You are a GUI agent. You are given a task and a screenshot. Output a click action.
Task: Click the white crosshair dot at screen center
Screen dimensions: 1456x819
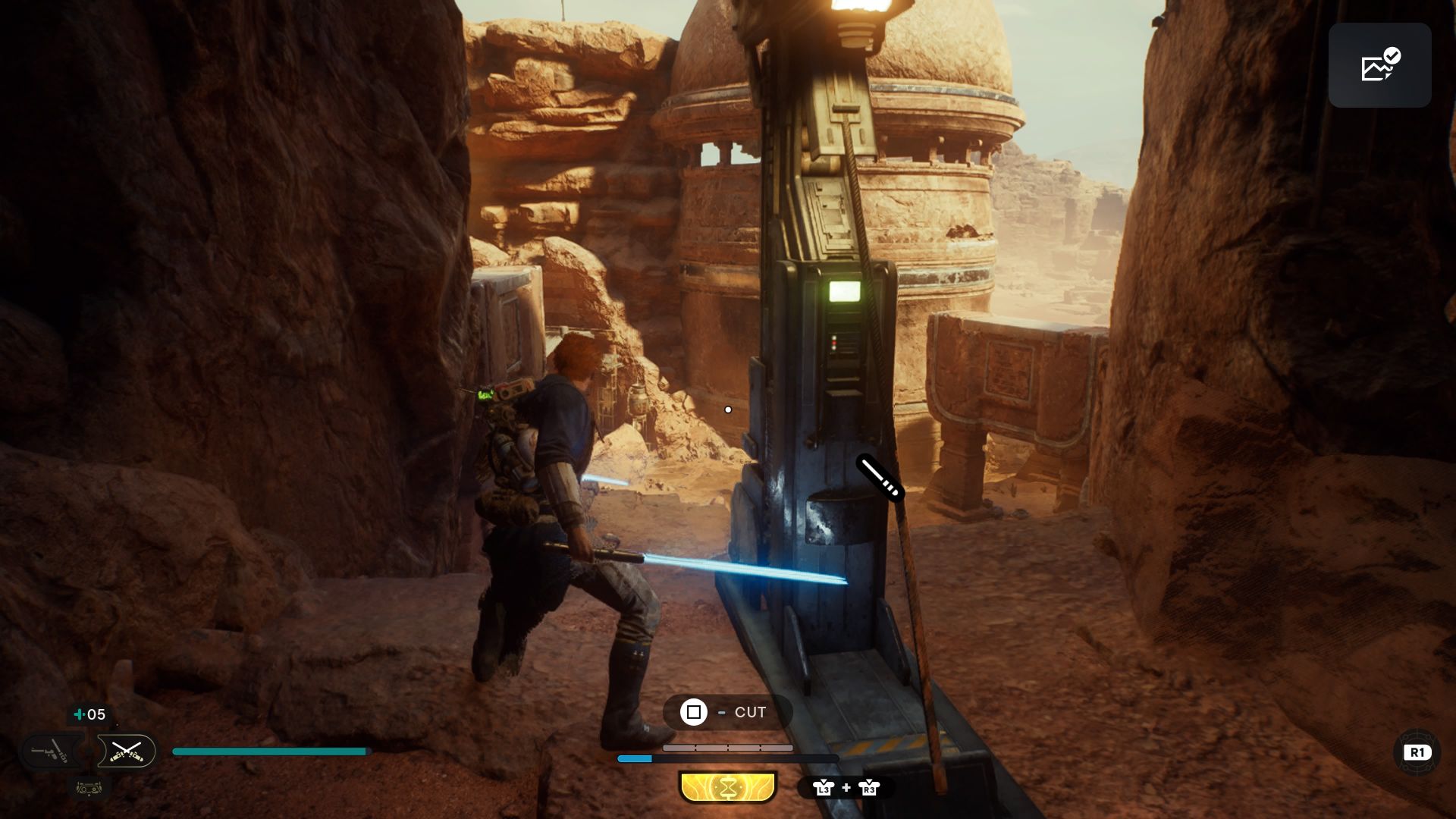pyautogui.click(x=729, y=409)
